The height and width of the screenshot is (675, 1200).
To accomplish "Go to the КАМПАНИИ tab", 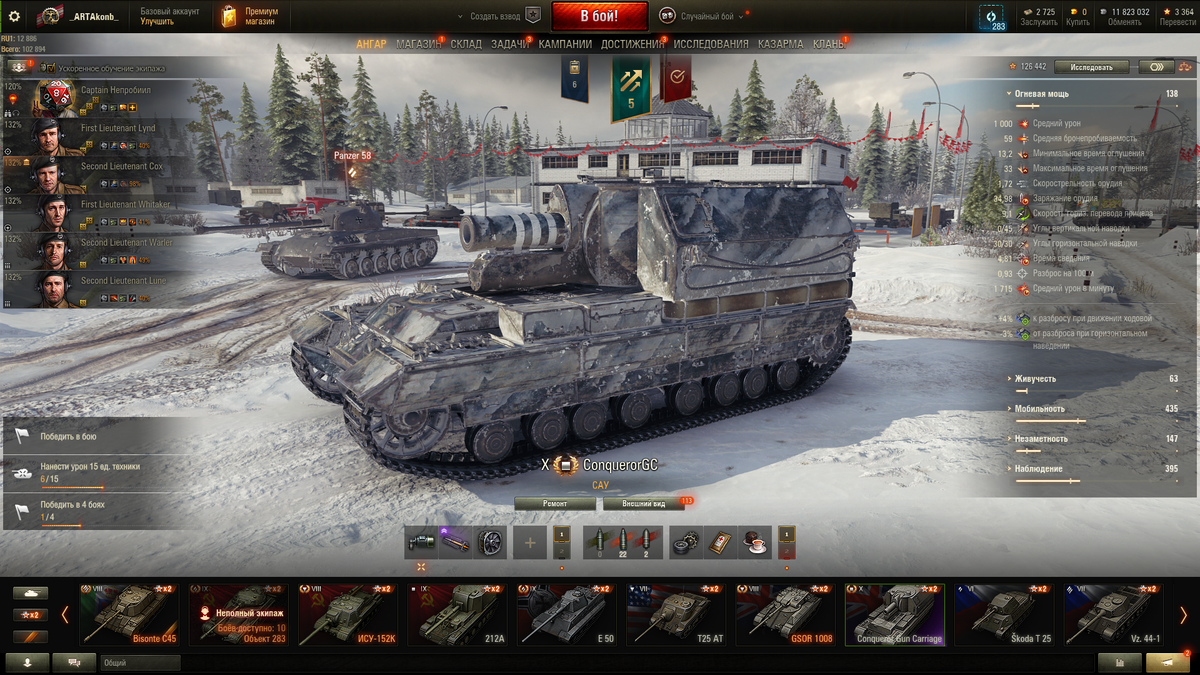I will pos(565,44).
